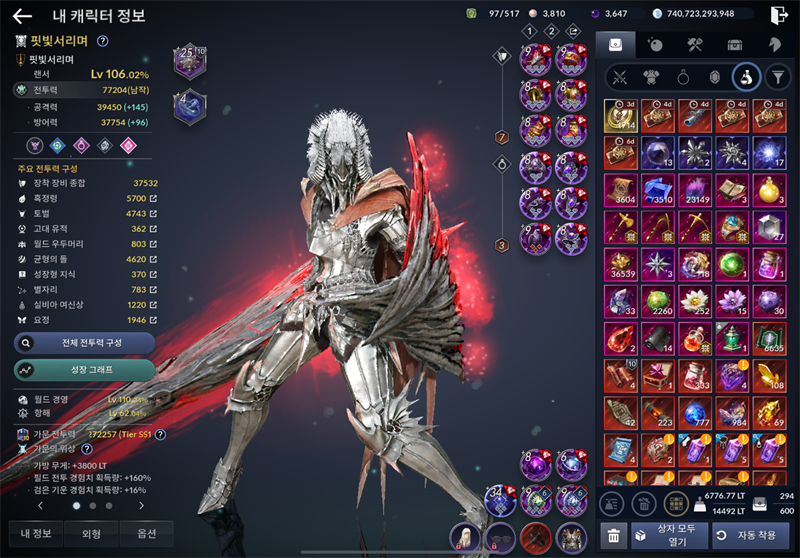Select the crossed swords weapon filter
The image size is (800, 558).
619,77
